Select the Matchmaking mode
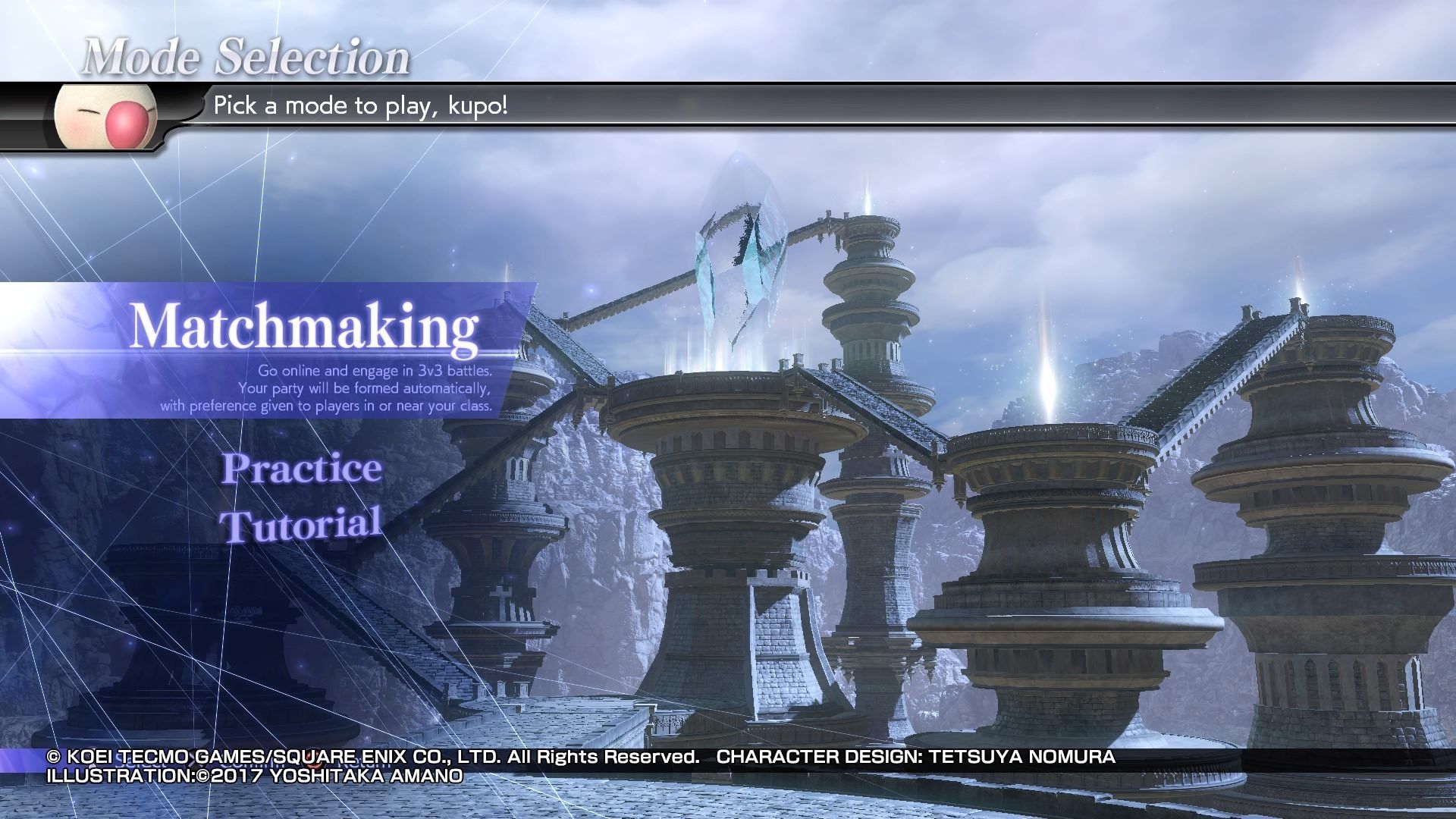The height and width of the screenshot is (819, 1456). (303, 328)
